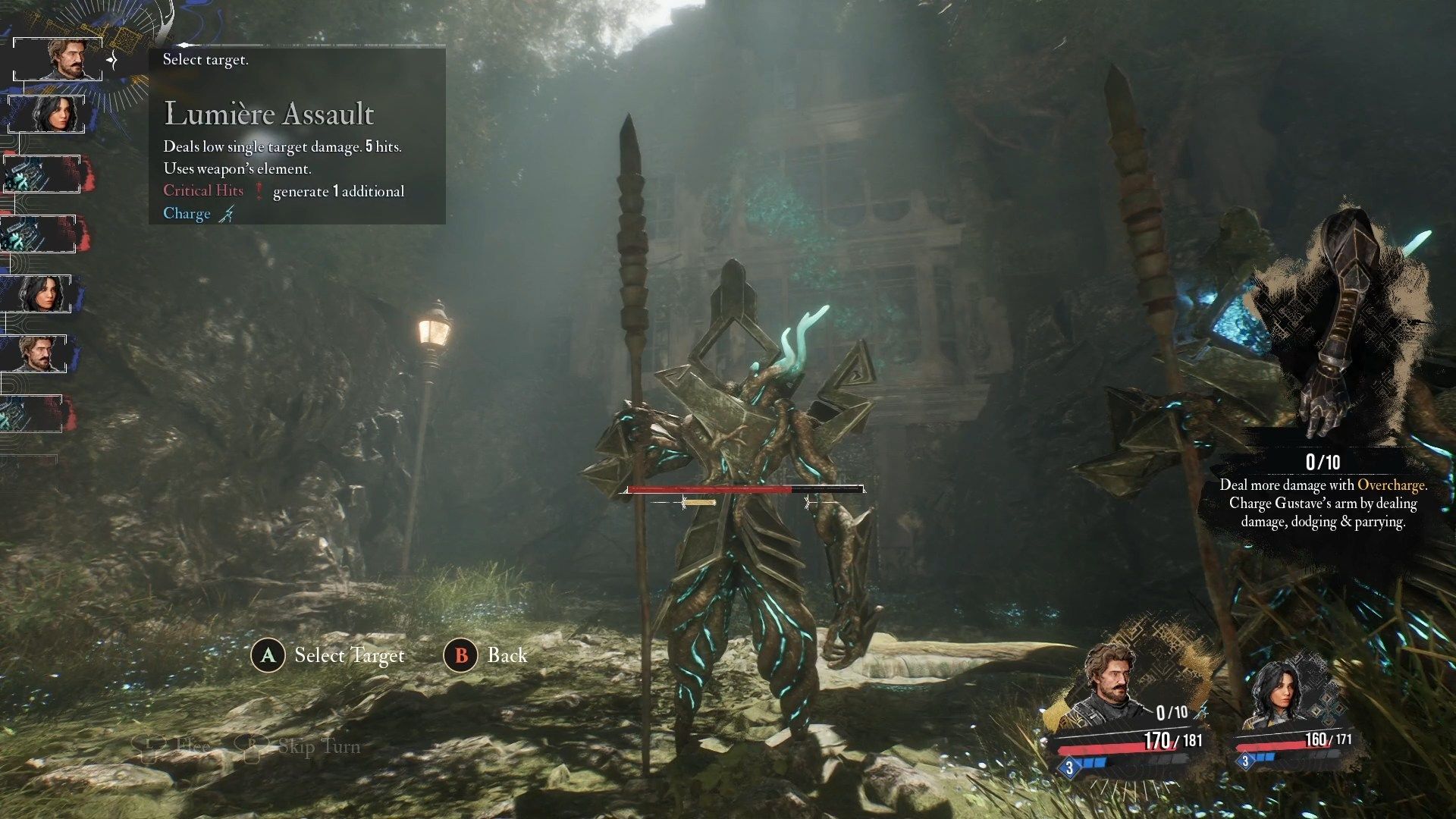
Task: Choose the dimmed Skip Turn option
Action: click(300, 747)
